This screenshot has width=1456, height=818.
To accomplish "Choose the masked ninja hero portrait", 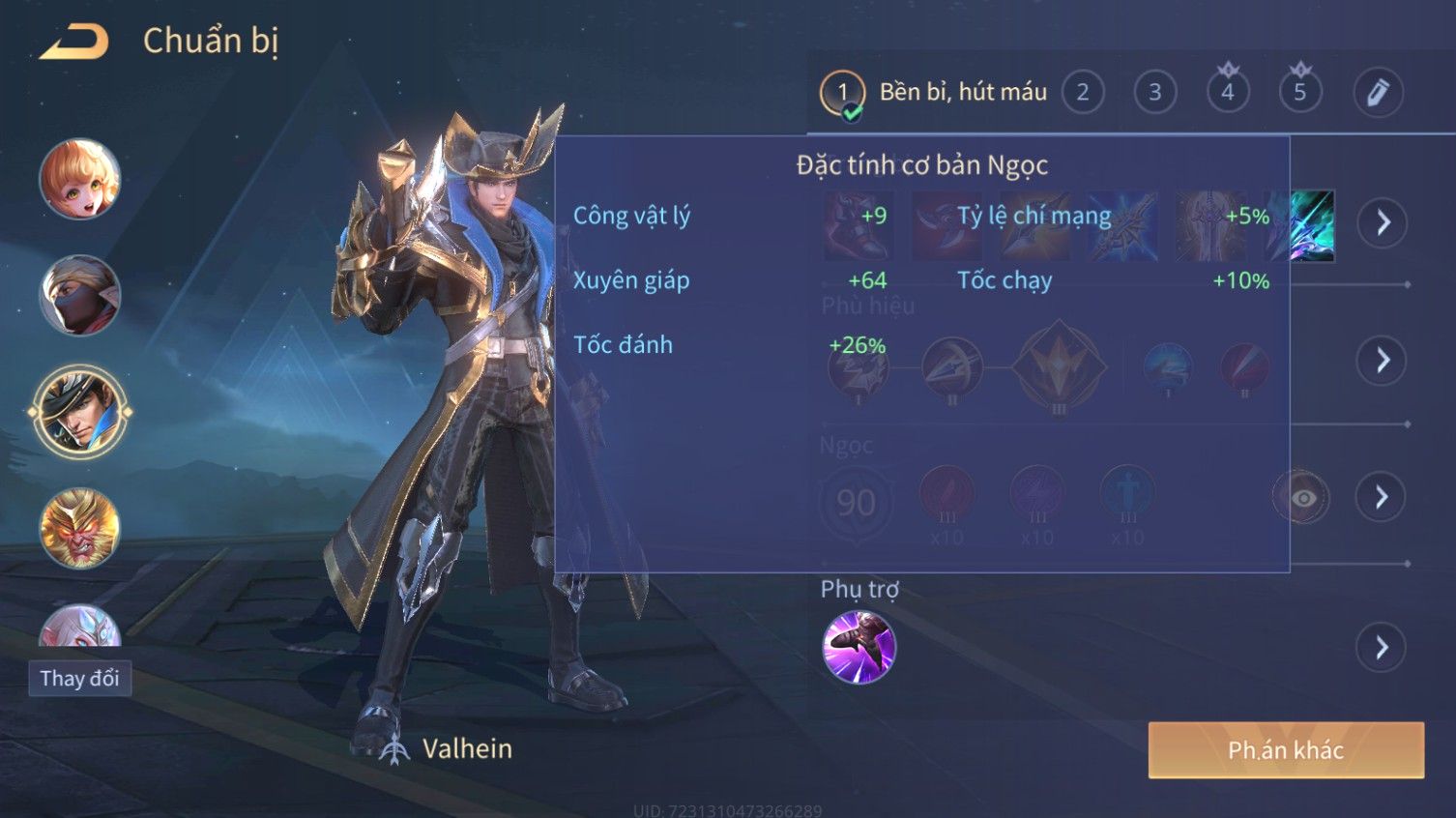I will [79, 296].
